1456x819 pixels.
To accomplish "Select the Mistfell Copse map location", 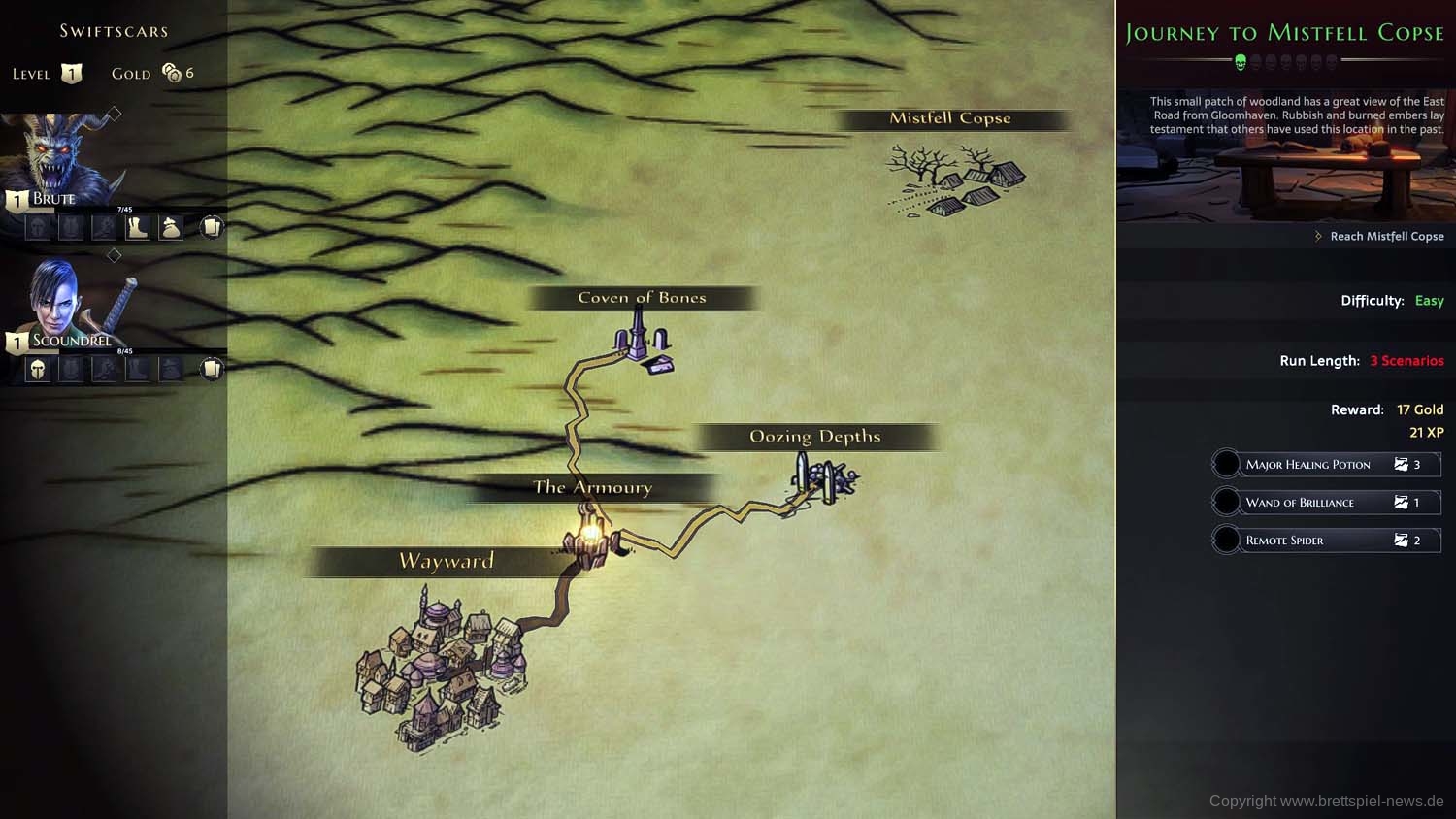I will [x=956, y=178].
